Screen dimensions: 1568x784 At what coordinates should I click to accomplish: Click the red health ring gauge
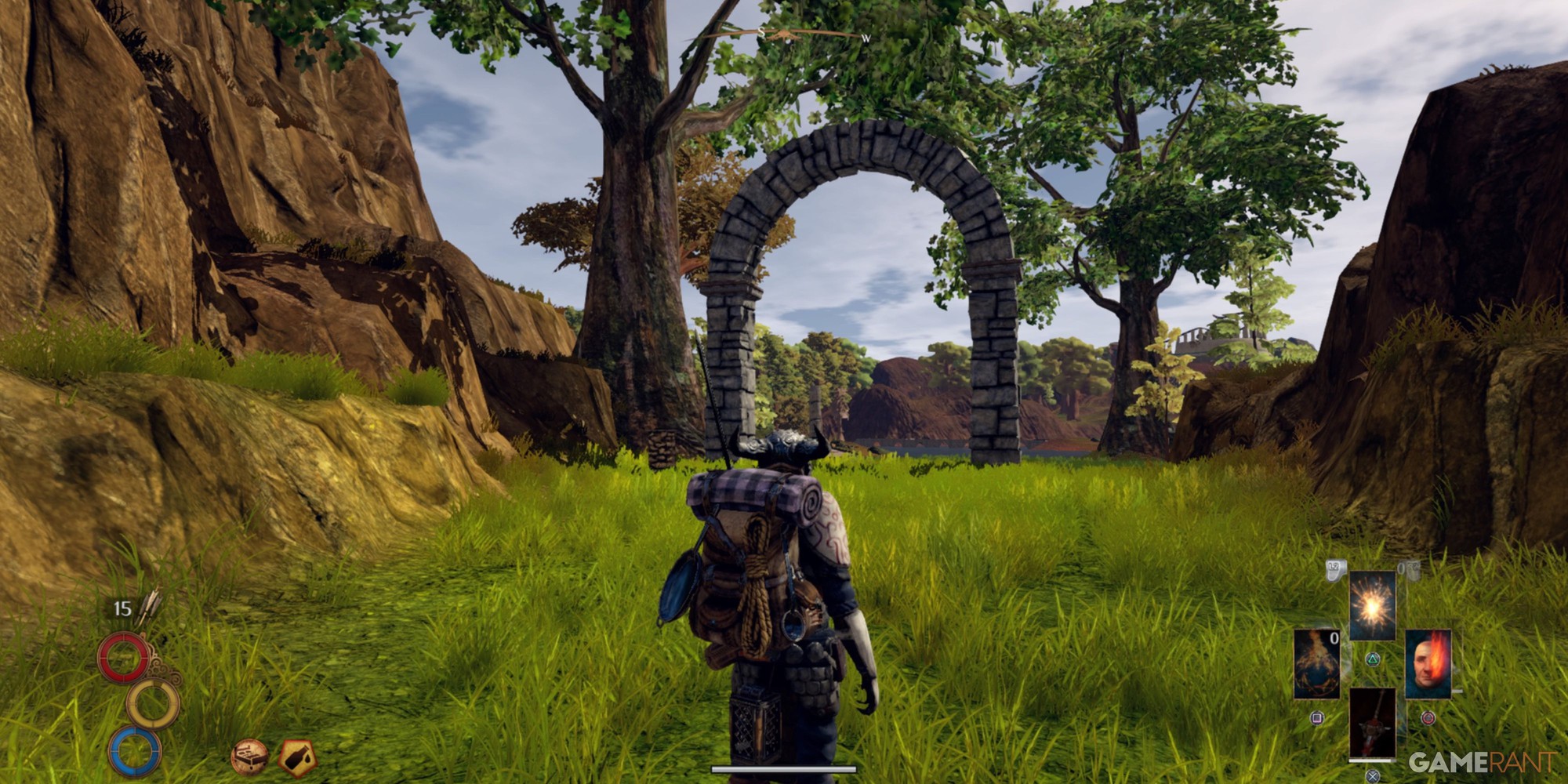click(125, 656)
